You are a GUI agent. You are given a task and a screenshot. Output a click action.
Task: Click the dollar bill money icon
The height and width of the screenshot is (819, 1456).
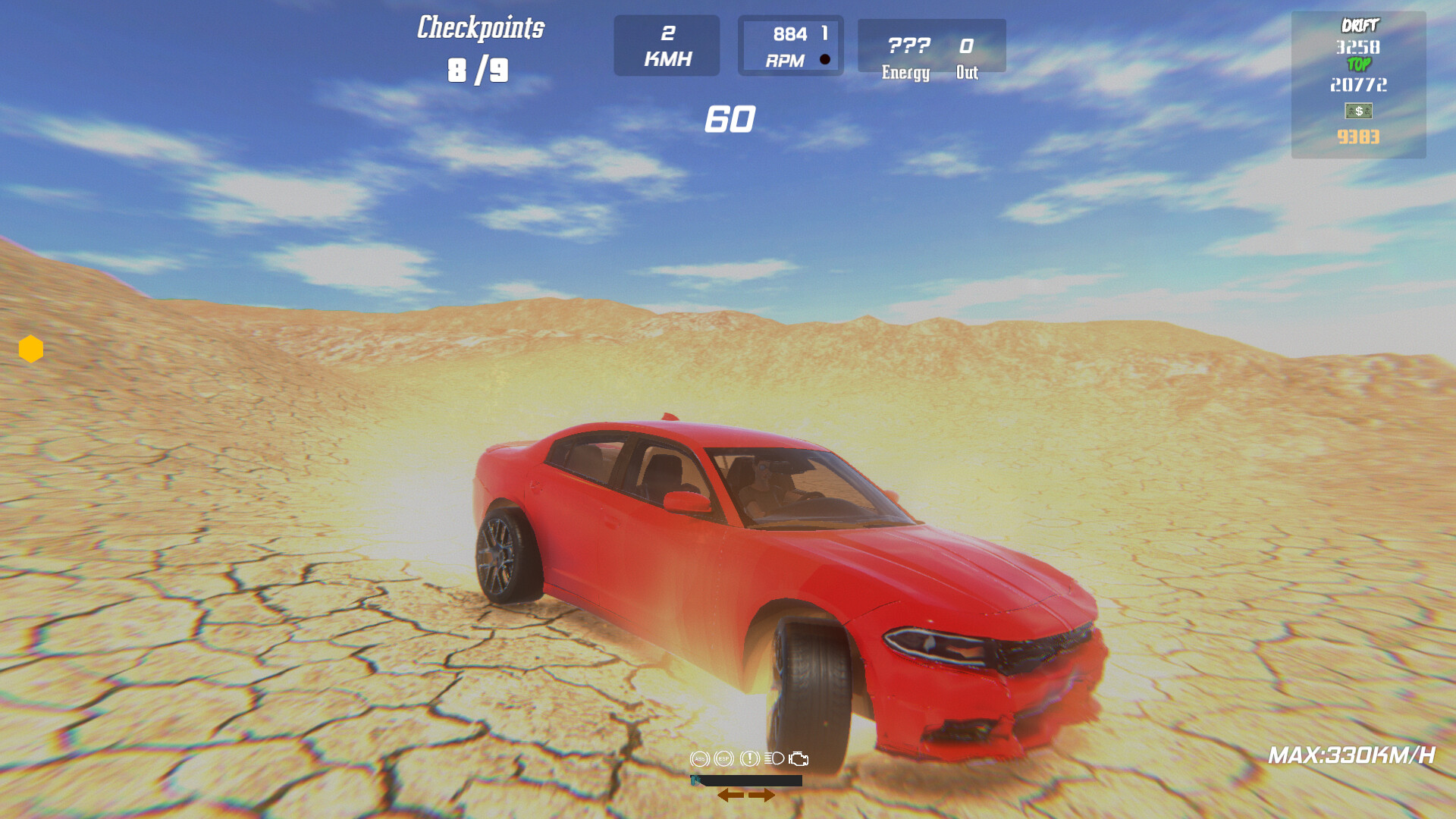[1359, 111]
